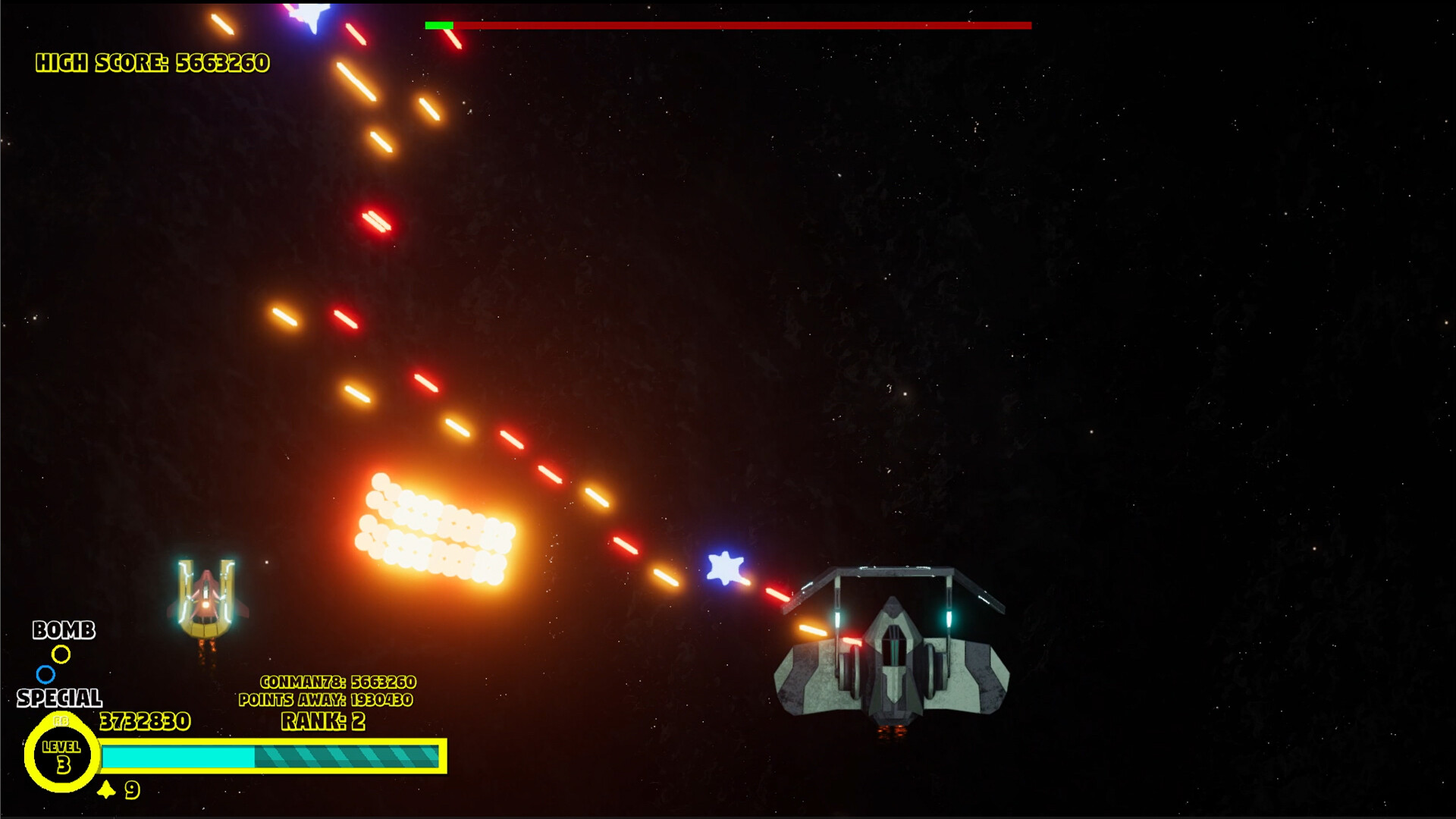Click the blue SPECIAL indicator circle
Image resolution: width=1456 pixels, height=819 pixels.
(47, 674)
